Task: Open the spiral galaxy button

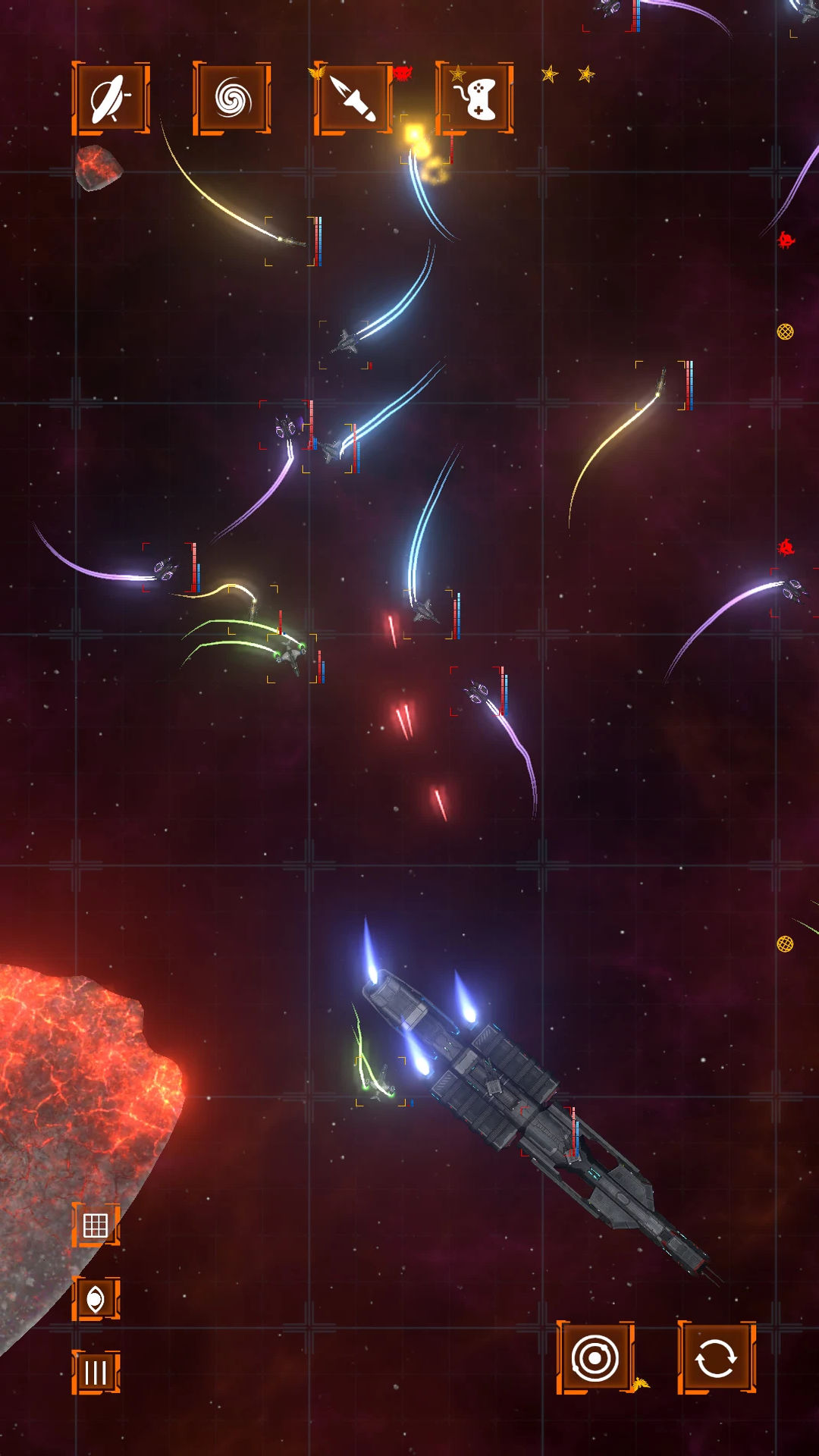Action: (x=232, y=99)
